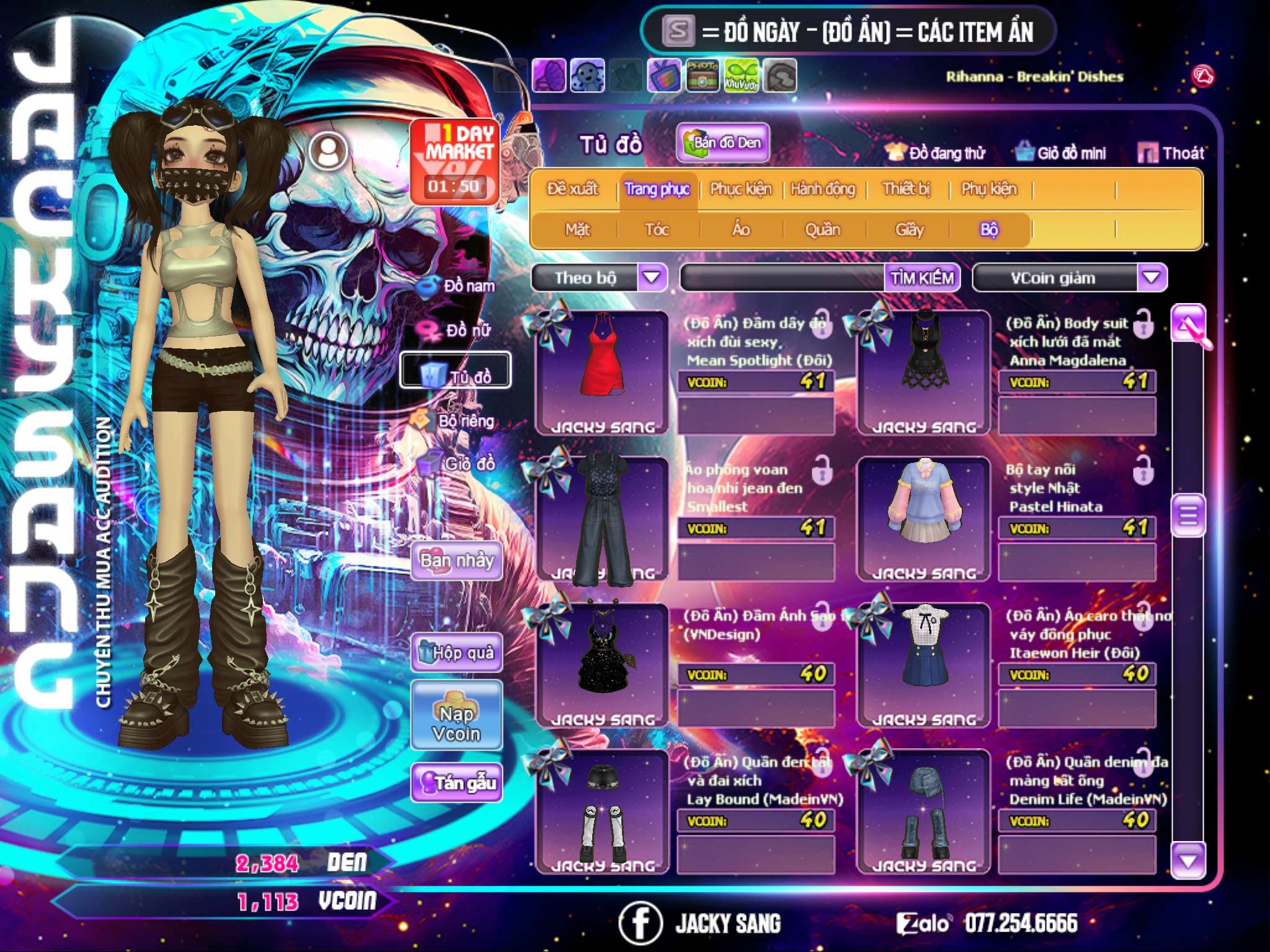Open Giỏ đồ mini cart
Image resolution: width=1270 pixels, height=952 pixels.
tap(1060, 152)
